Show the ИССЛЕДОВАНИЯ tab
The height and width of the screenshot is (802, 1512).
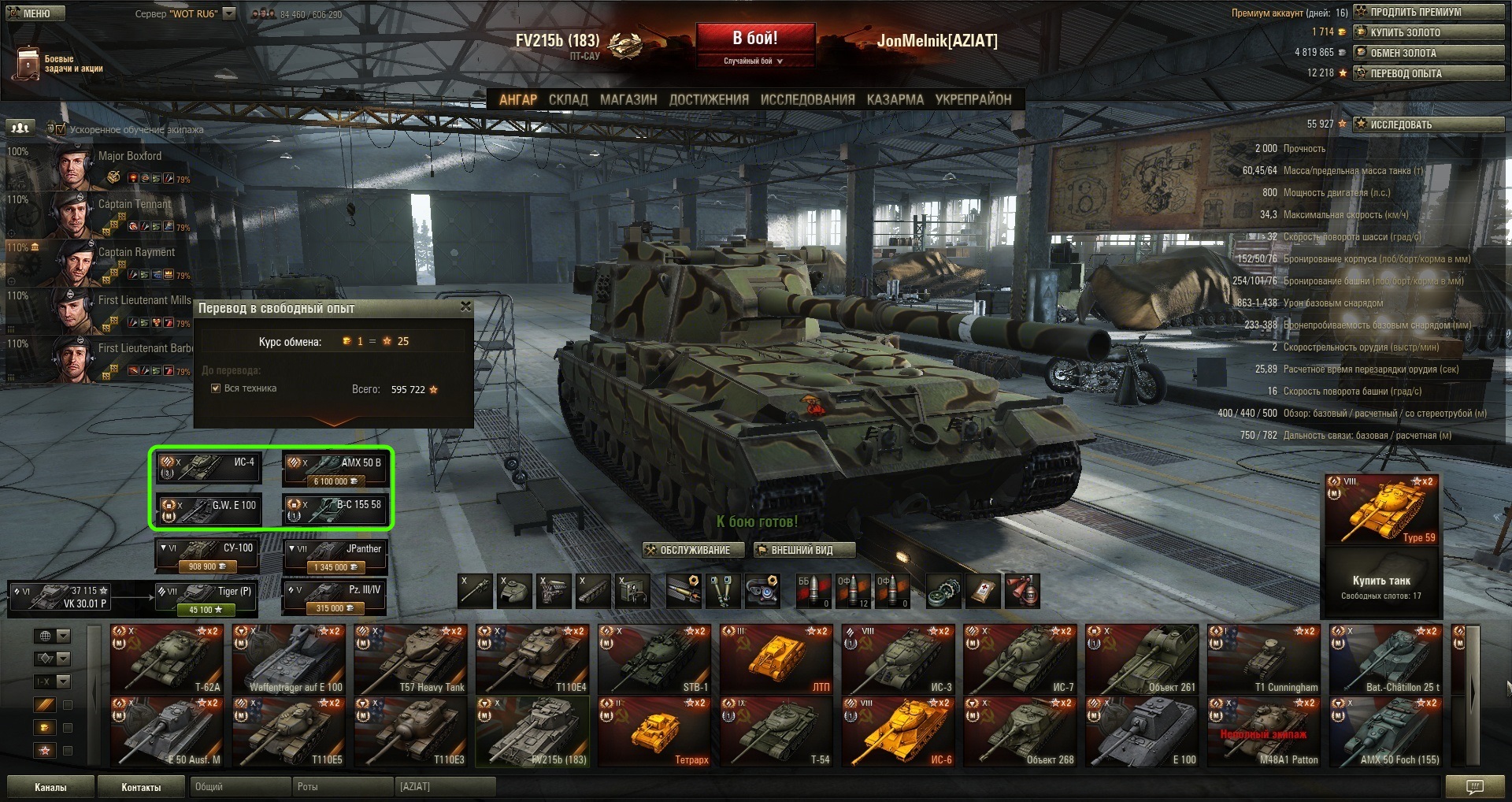coord(807,100)
